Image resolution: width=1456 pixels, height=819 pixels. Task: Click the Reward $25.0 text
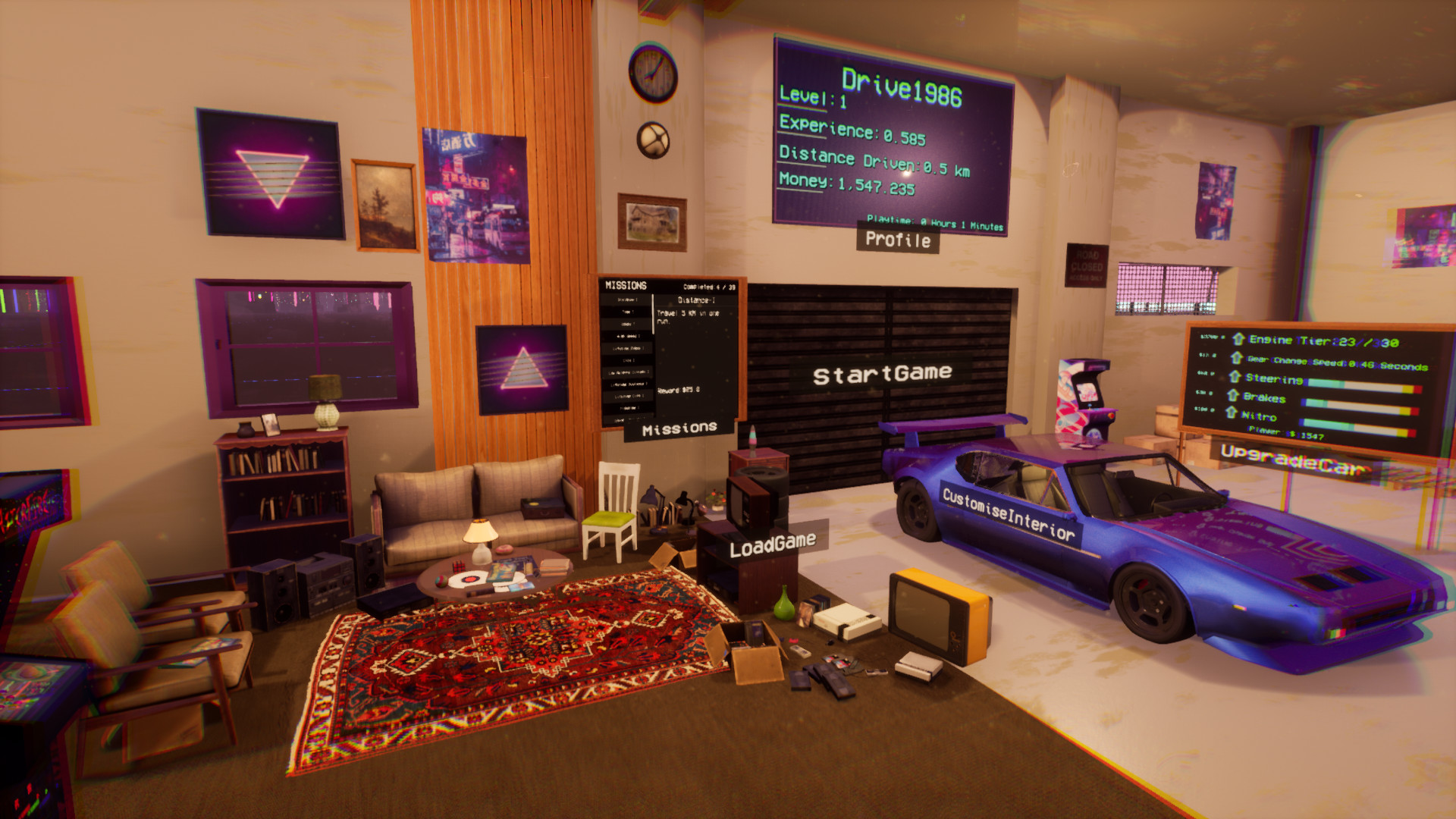677,389
